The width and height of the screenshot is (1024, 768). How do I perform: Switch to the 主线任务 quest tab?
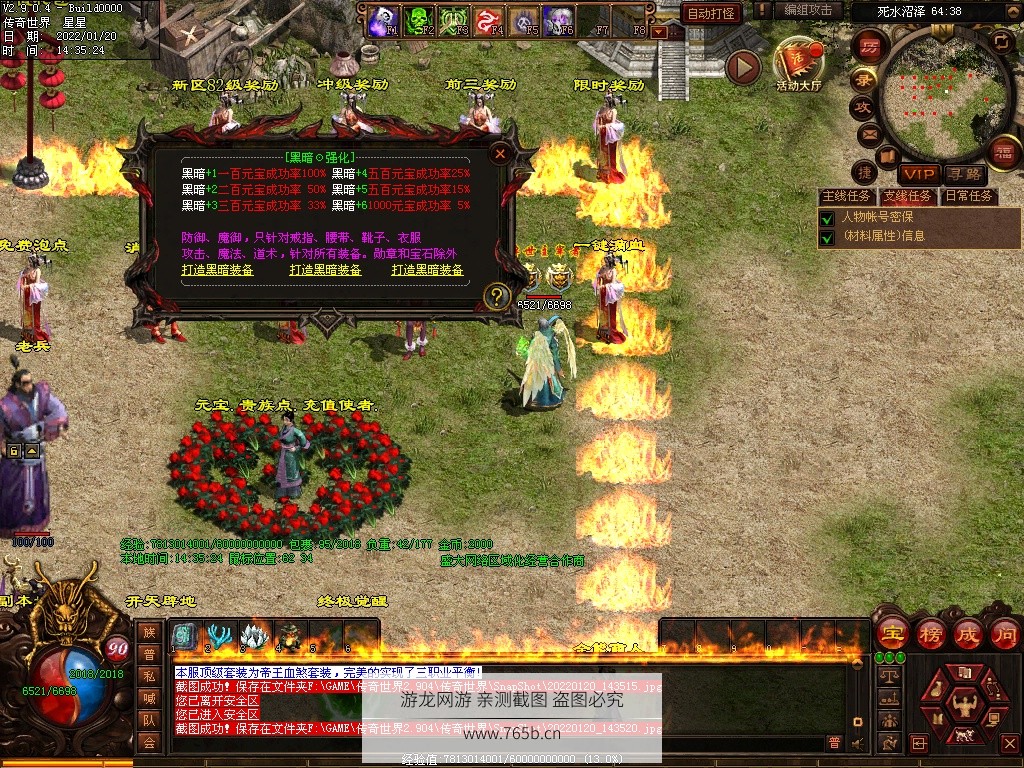click(x=846, y=196)
